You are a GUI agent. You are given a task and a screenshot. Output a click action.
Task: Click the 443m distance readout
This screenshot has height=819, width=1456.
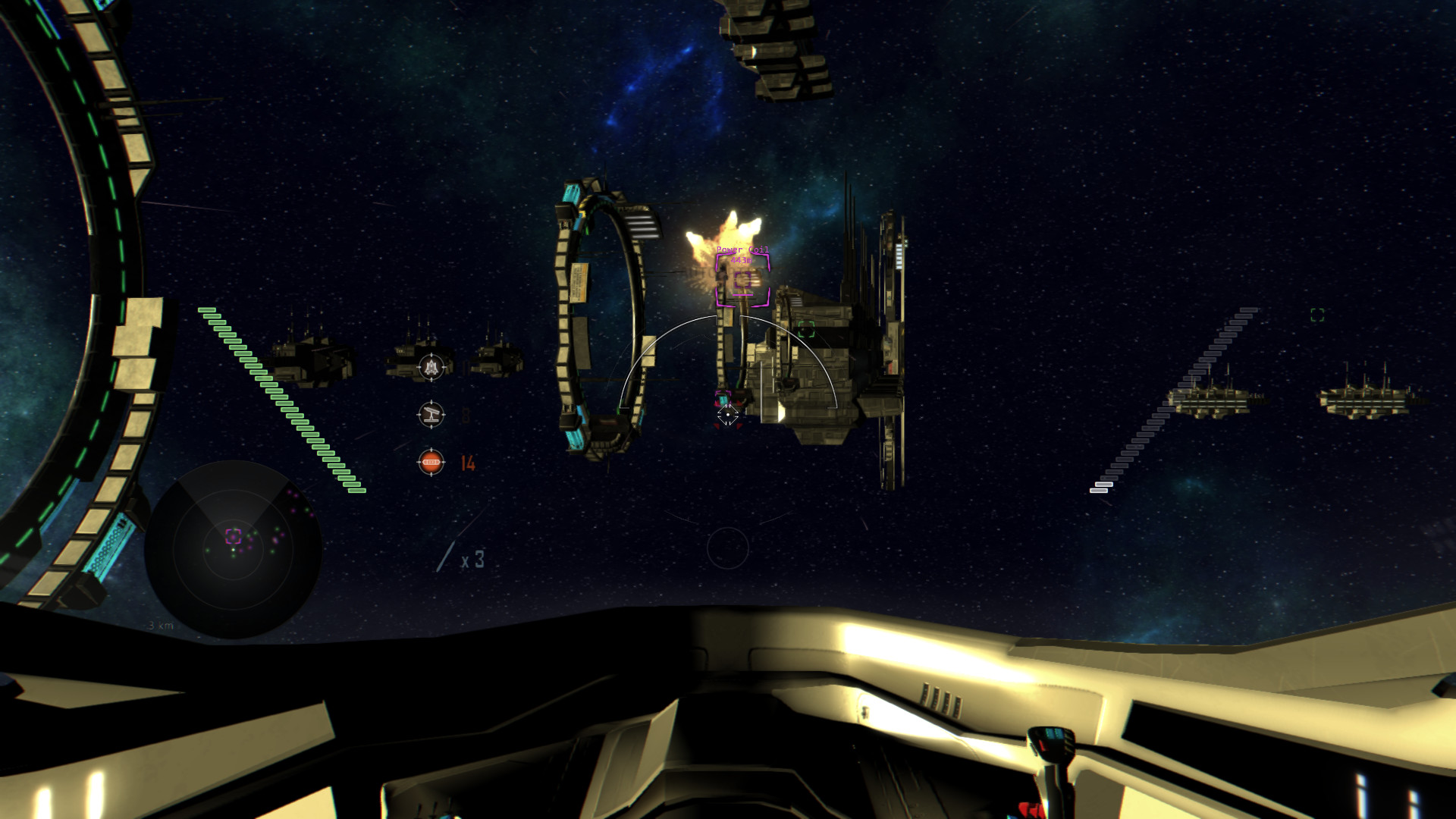coord(742,260)
